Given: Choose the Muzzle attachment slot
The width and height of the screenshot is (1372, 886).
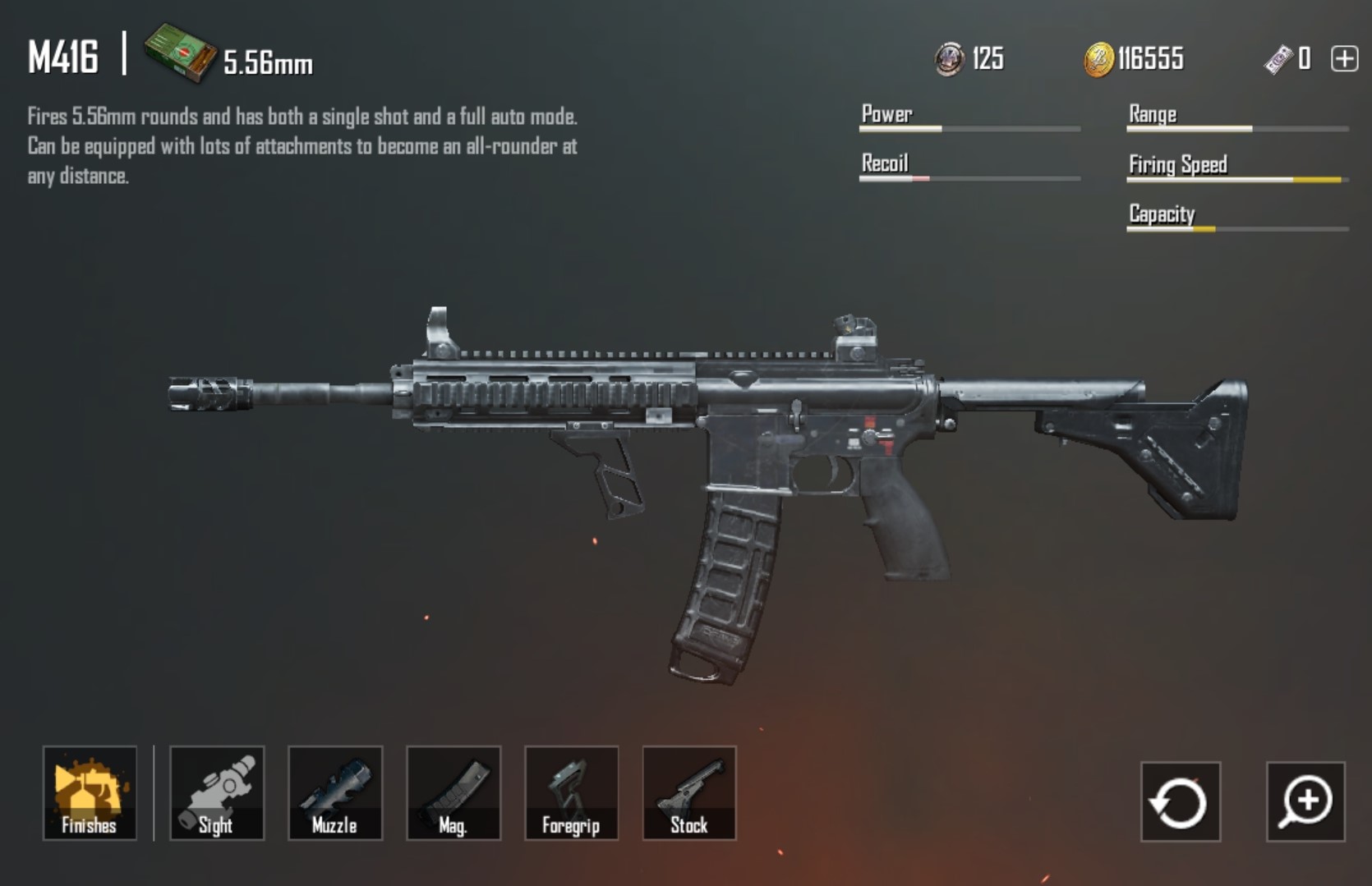Looking at the screenshot, I should (x=335, y=793).
